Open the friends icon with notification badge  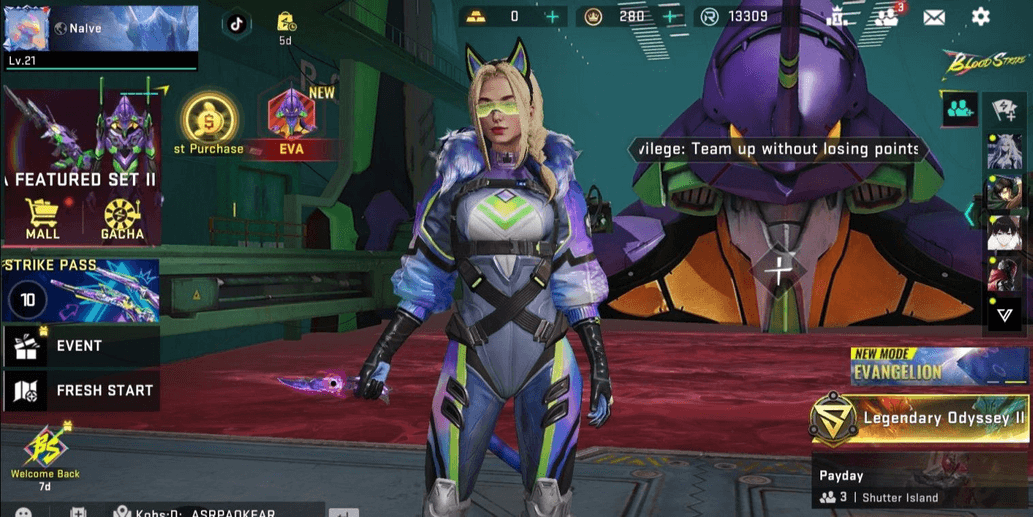point(886,17)
